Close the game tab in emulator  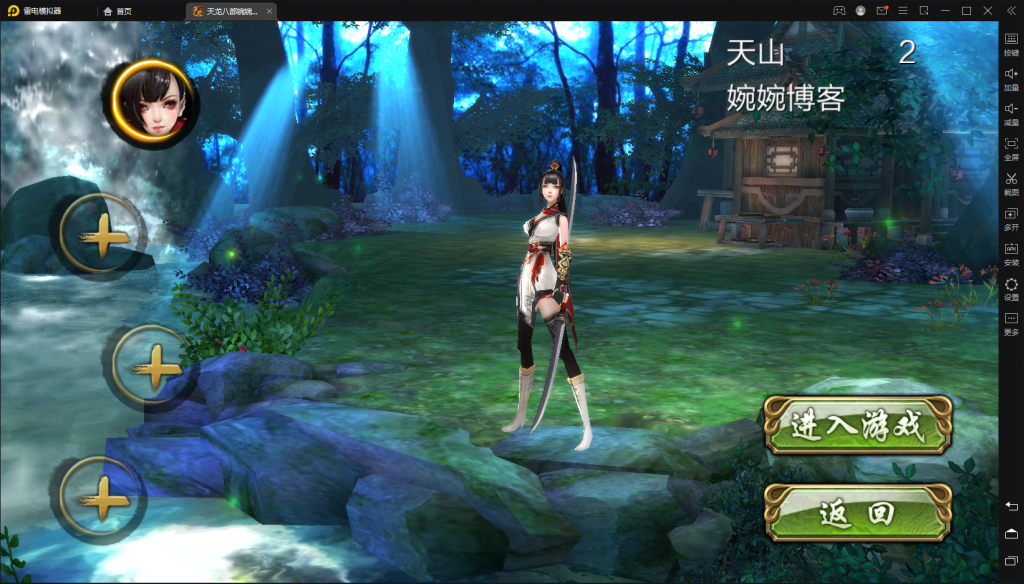270,11
